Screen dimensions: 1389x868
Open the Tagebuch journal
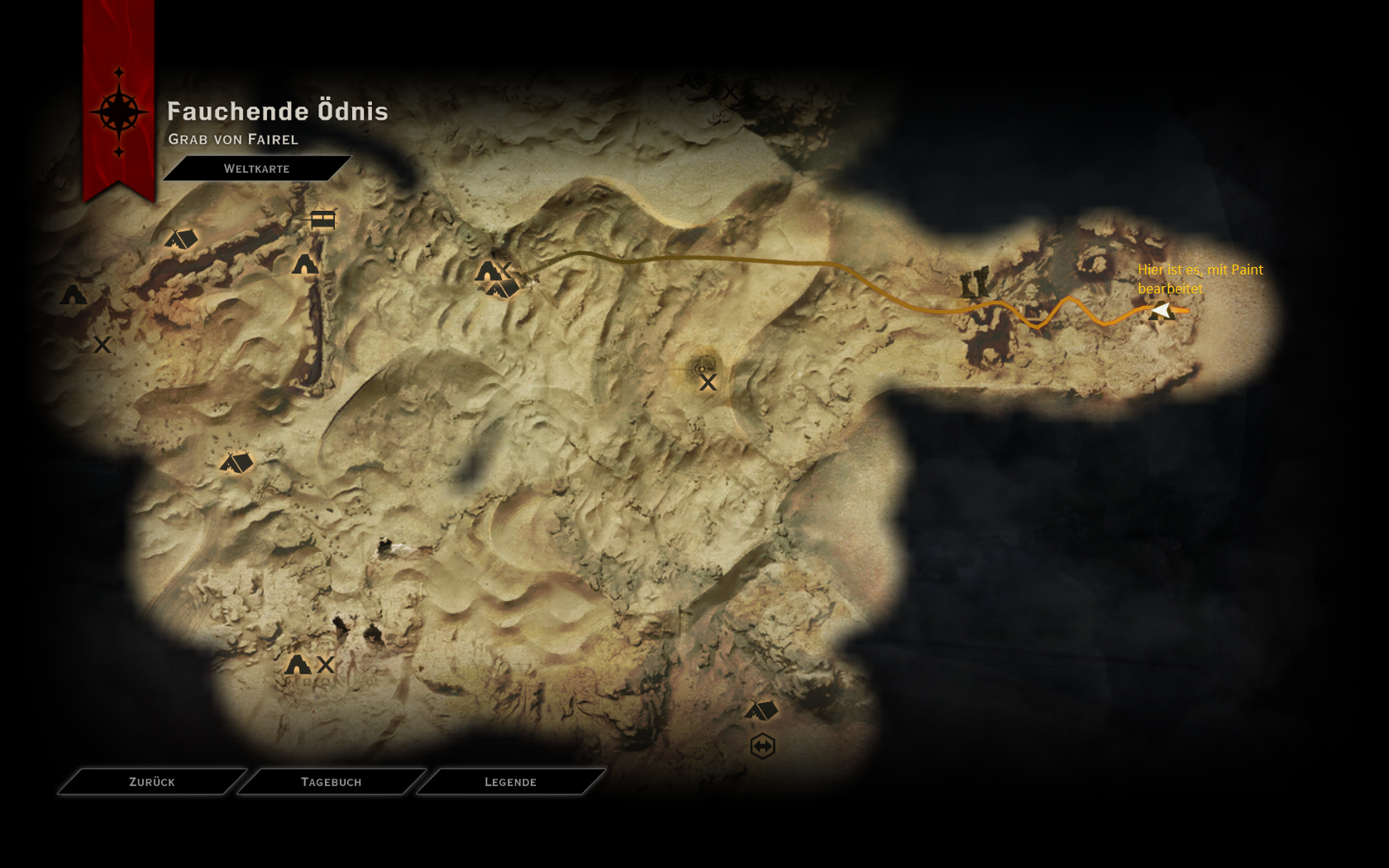point(331,781)
